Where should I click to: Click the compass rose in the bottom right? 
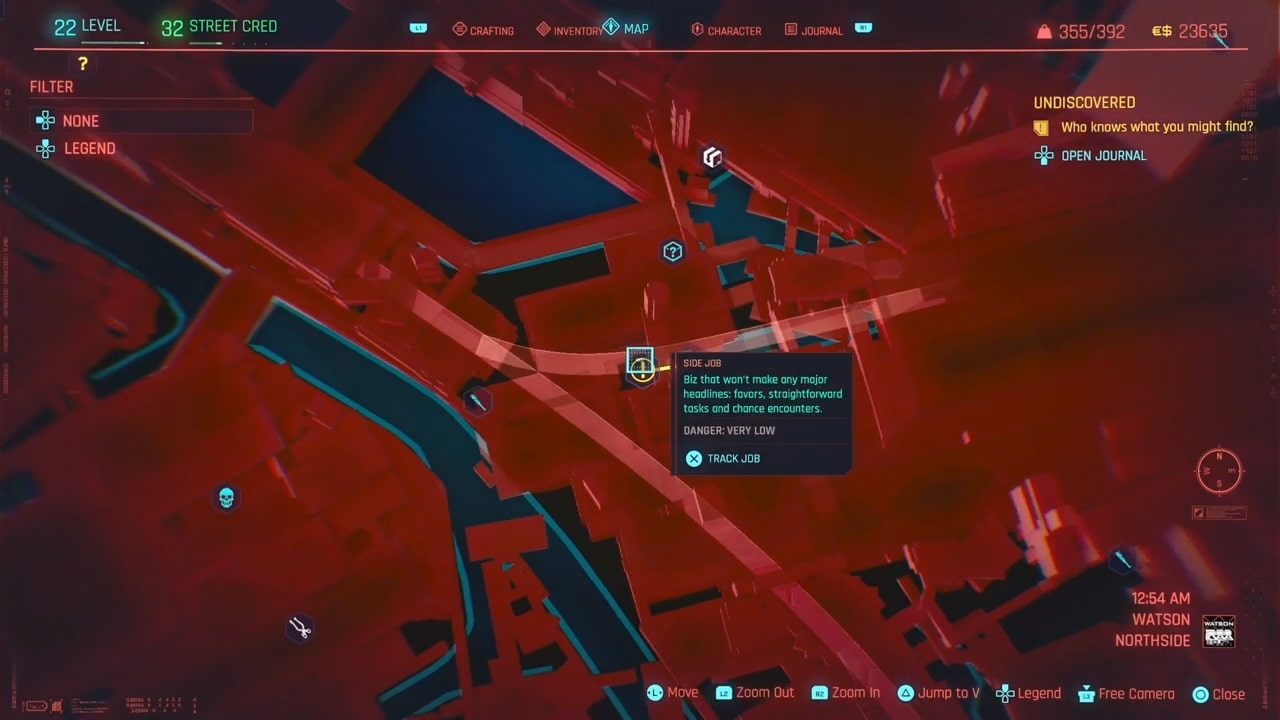(1218, 471)
